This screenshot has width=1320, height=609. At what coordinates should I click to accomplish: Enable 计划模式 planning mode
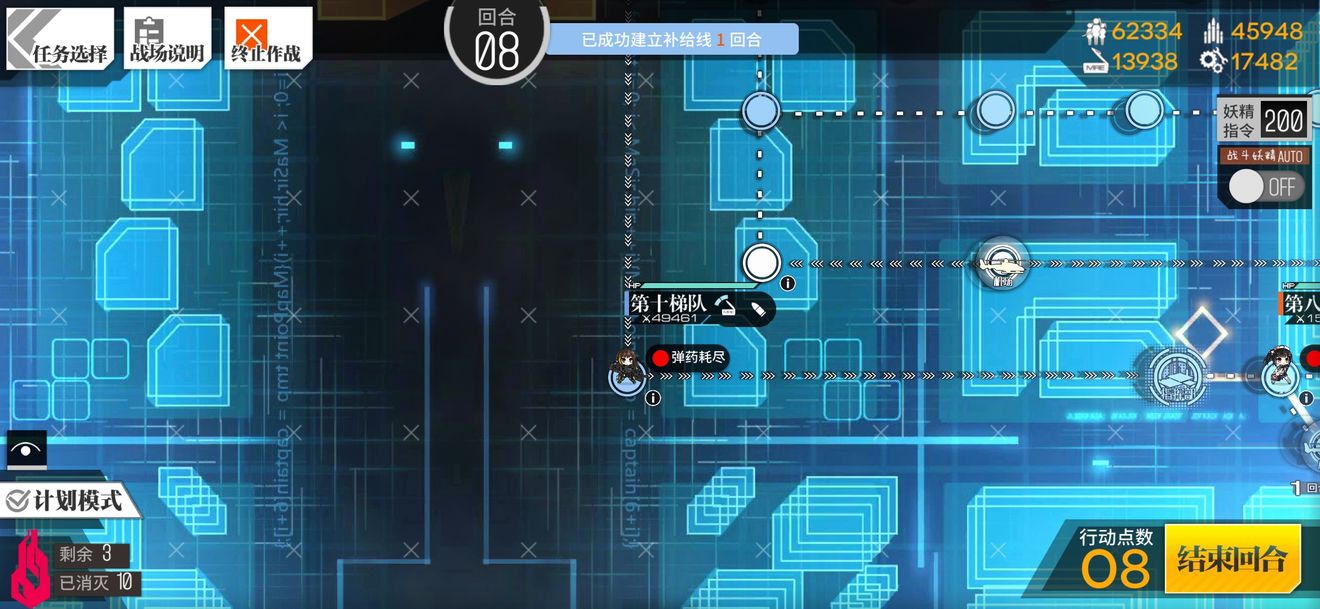tap(66, 499)
